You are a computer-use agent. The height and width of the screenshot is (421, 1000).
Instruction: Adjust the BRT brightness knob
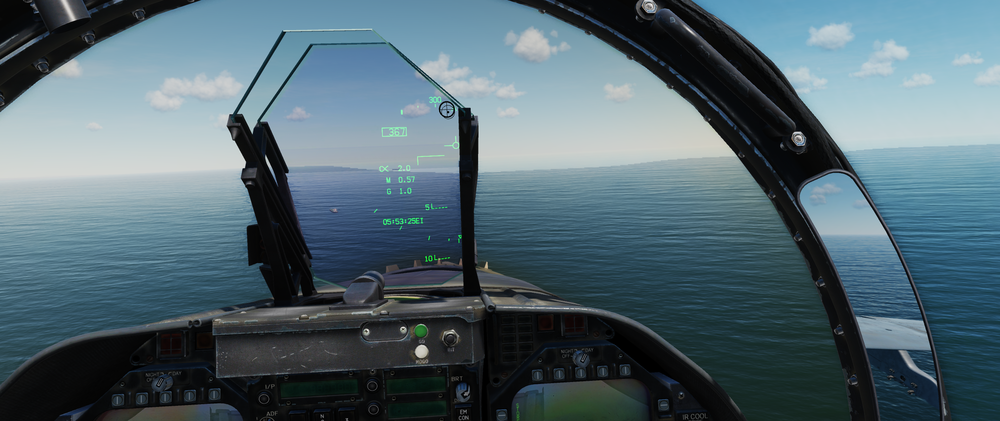point(462,390)
